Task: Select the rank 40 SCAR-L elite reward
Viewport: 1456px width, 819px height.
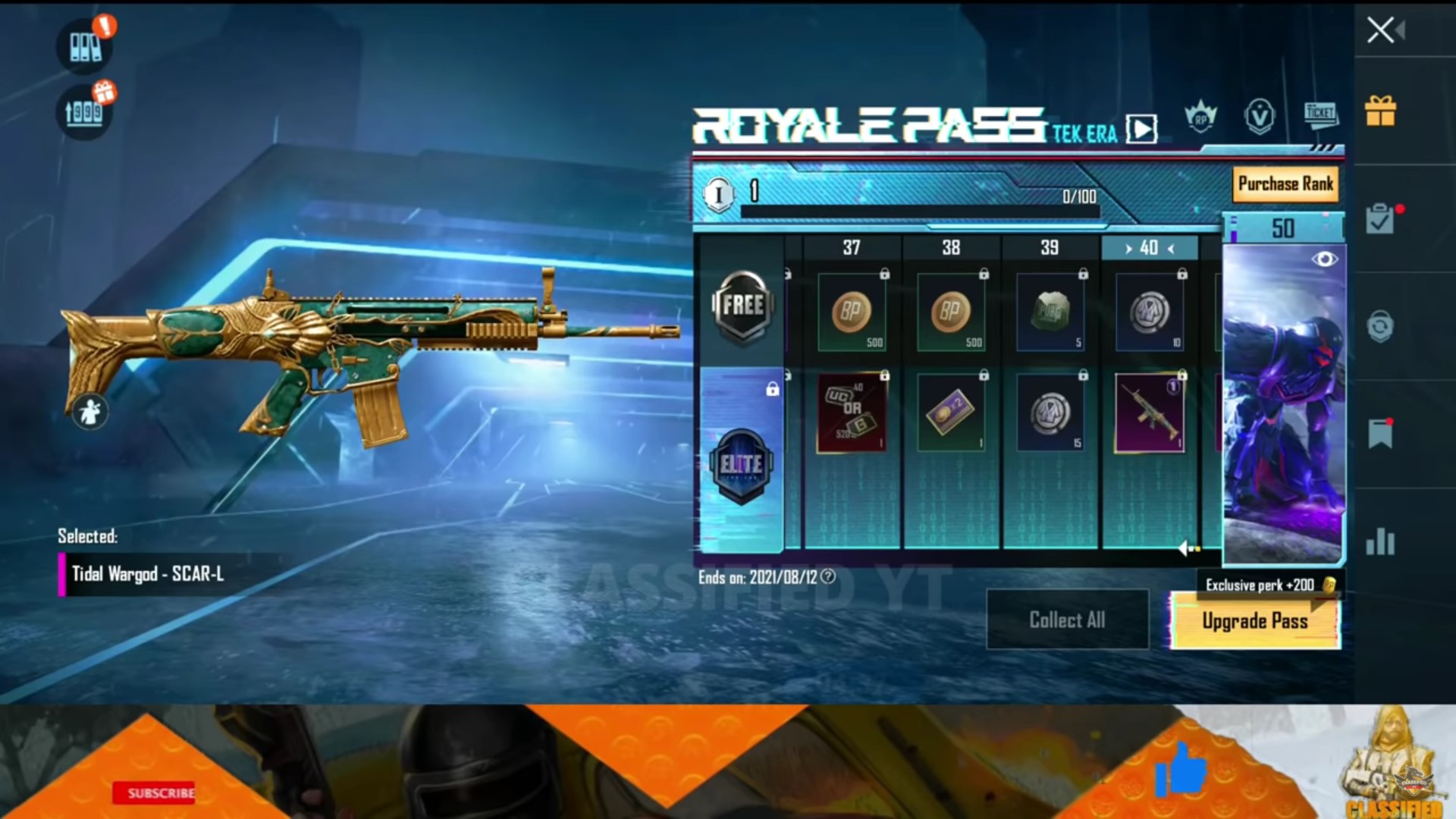Action: pos(1150,413)
